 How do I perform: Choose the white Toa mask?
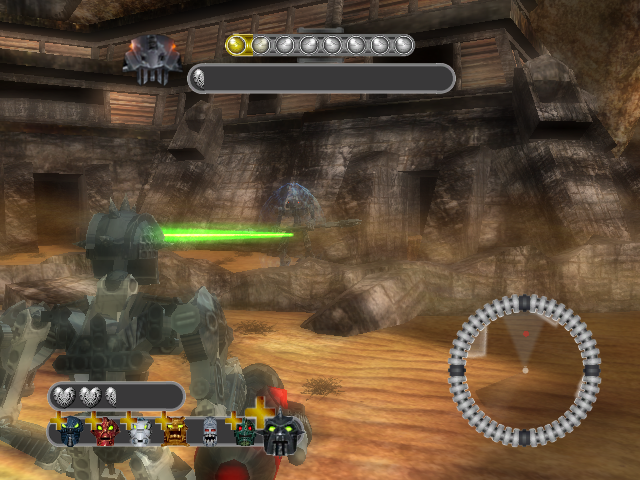pyautogui.click(x=140, y=431)
